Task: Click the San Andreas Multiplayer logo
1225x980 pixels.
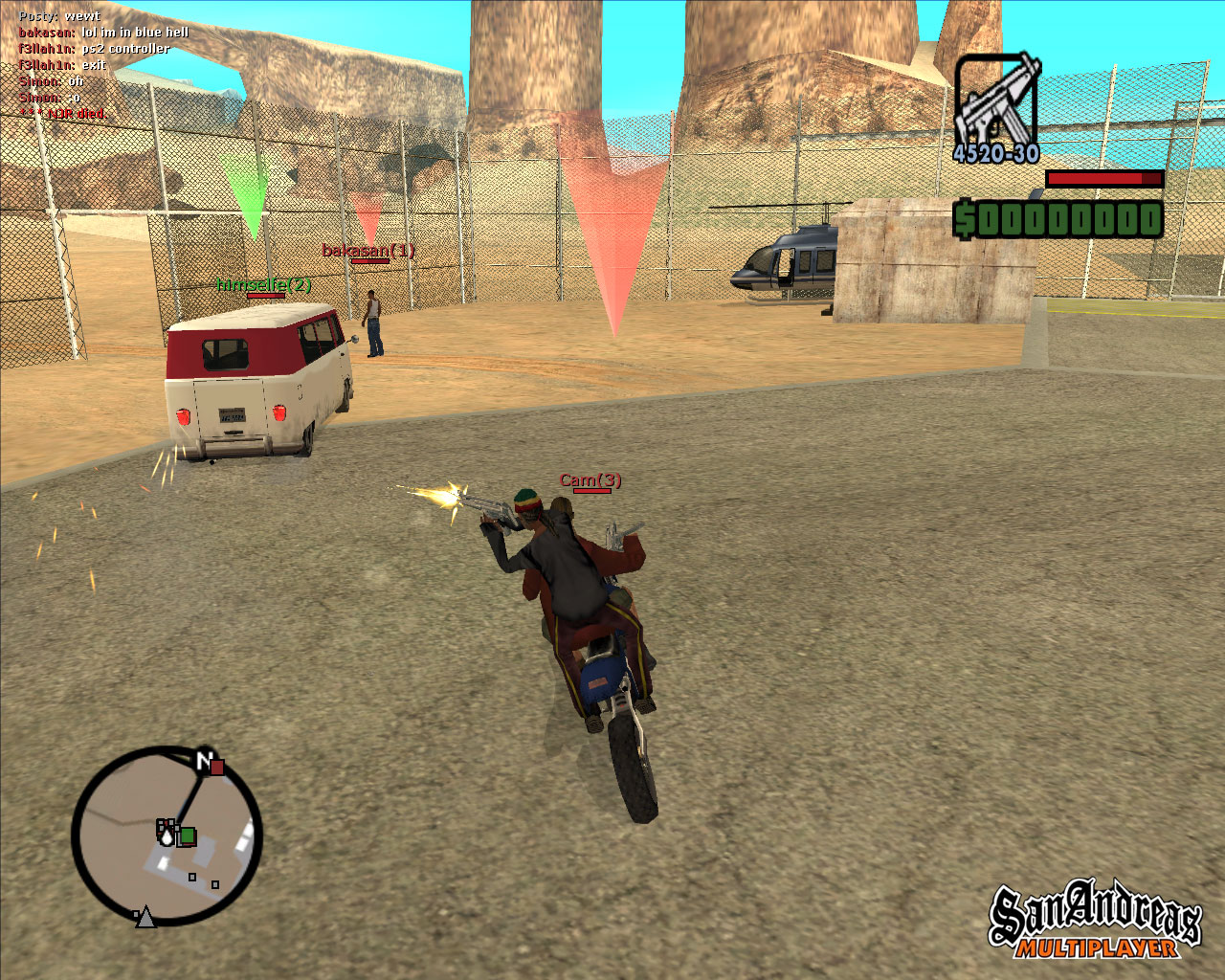Action: [1095, 921]
